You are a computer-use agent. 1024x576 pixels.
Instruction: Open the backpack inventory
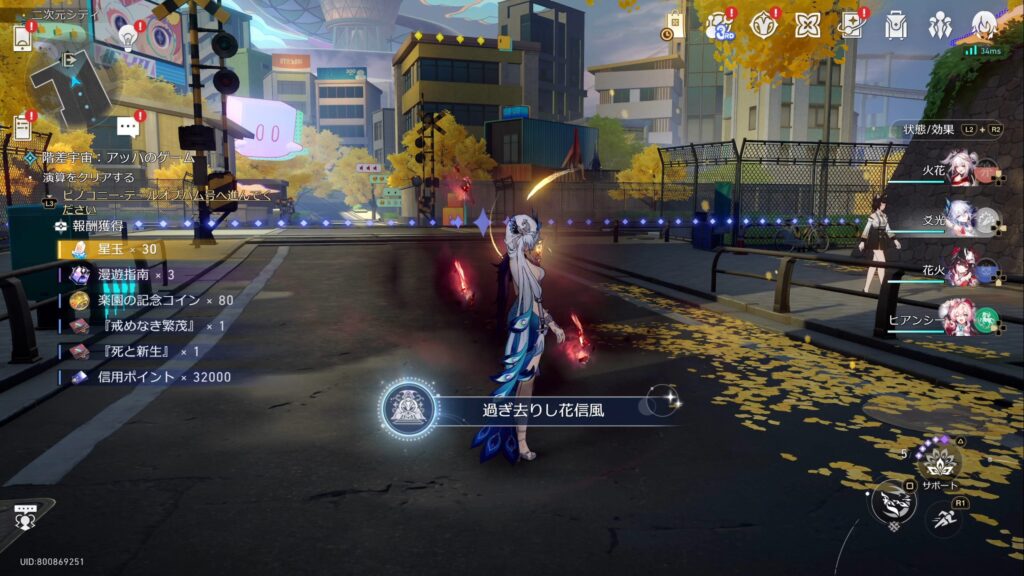click(x=896, y=25)
